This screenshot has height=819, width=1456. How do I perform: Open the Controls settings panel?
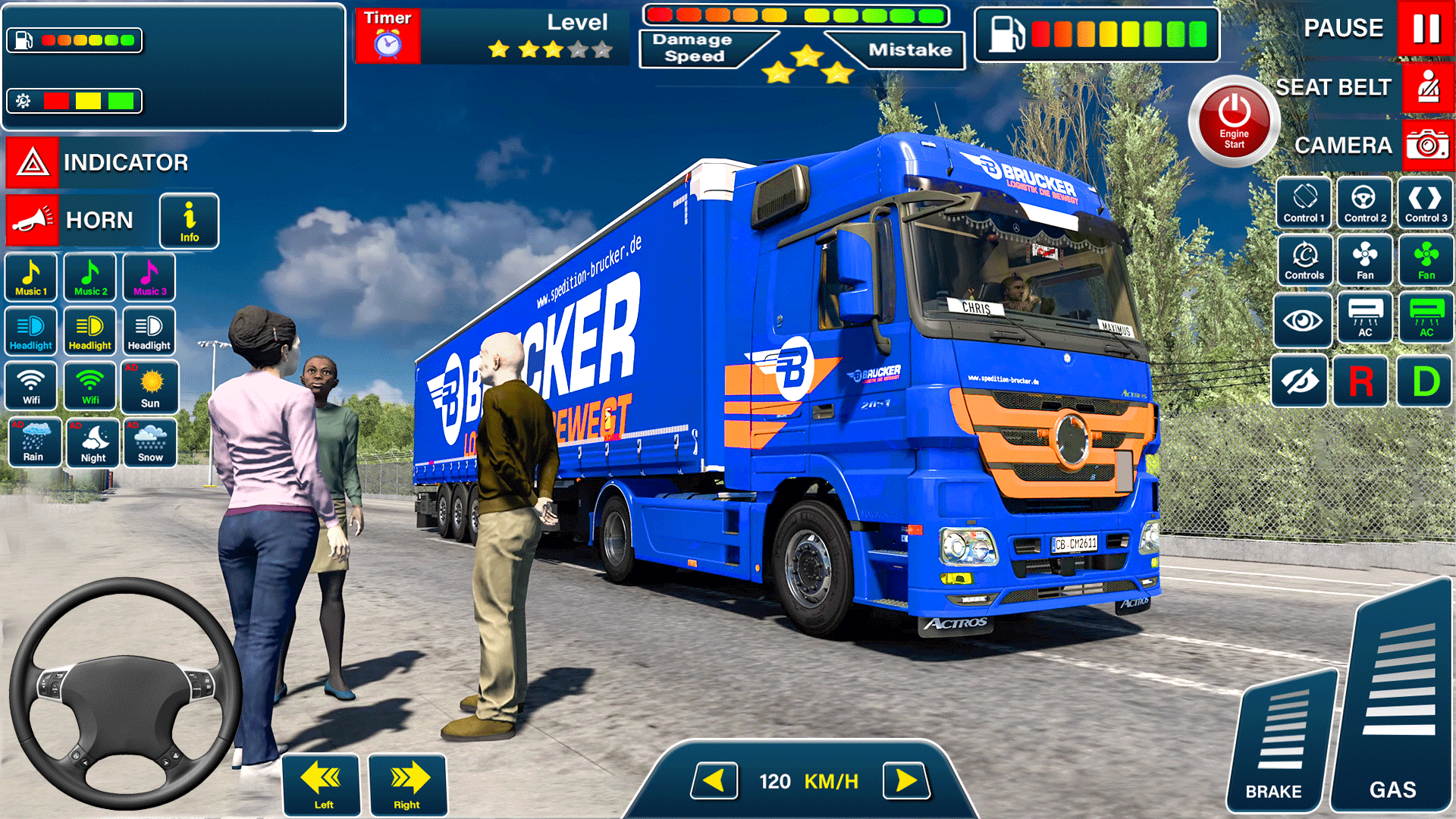[1304, 260]
